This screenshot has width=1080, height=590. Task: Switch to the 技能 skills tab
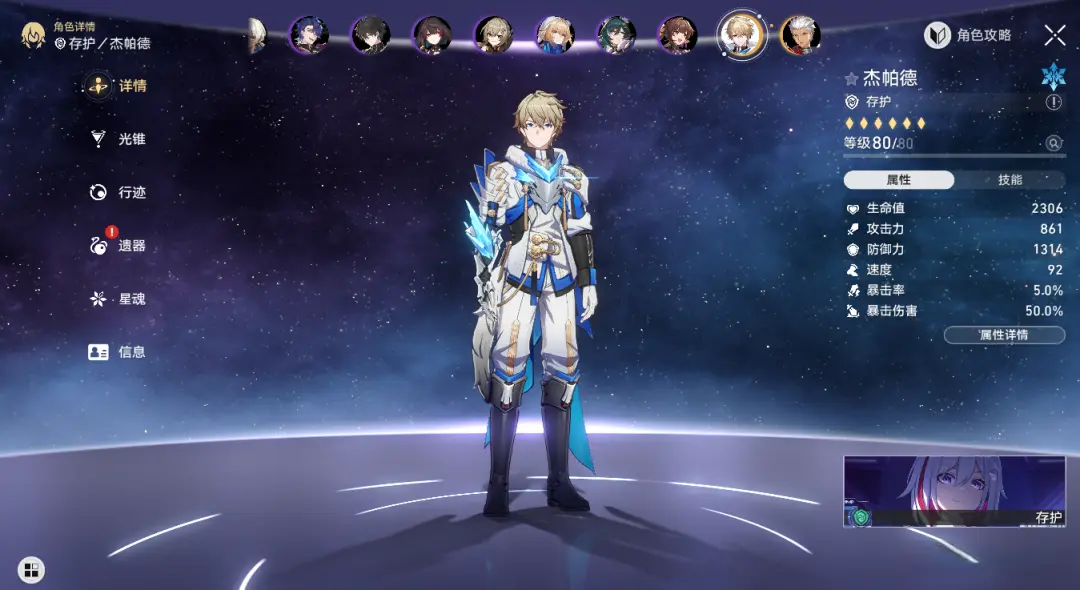1010,180
